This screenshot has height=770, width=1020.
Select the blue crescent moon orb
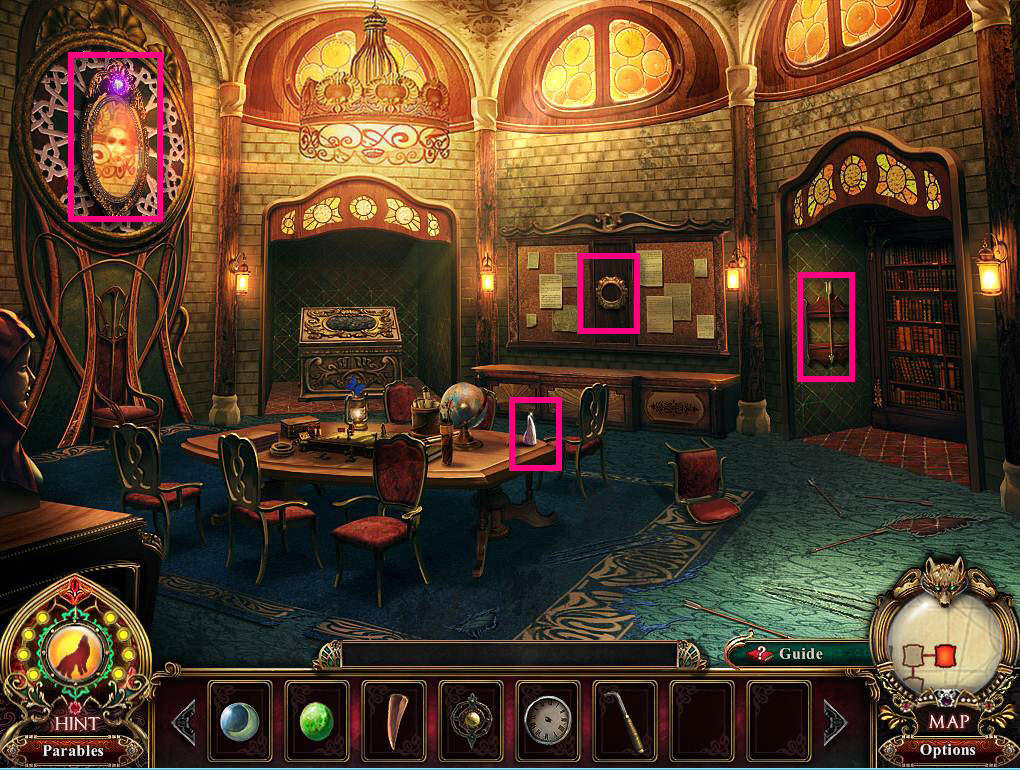coord(240,719)
